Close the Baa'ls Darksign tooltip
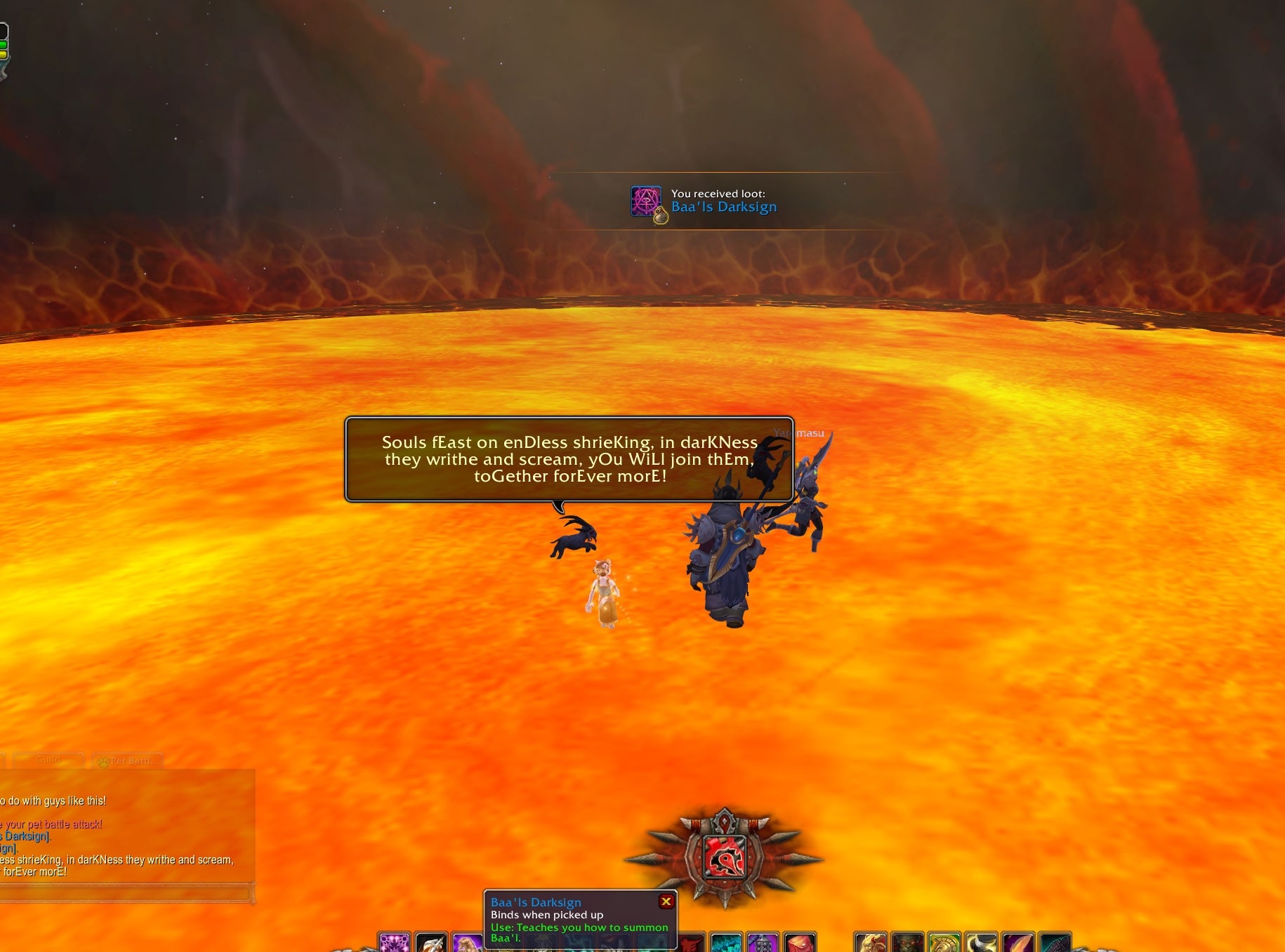 [666, 901]
